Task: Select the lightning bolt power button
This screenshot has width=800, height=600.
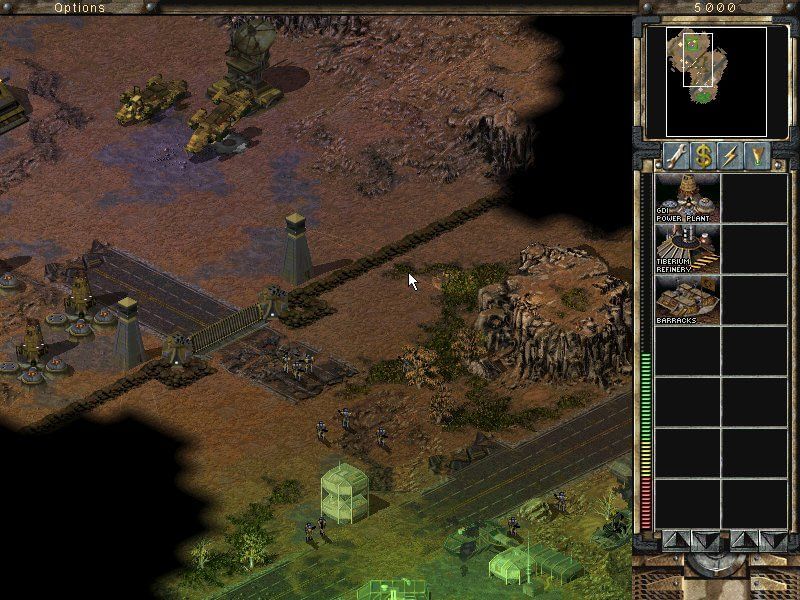Action: (x=731, y=156)
